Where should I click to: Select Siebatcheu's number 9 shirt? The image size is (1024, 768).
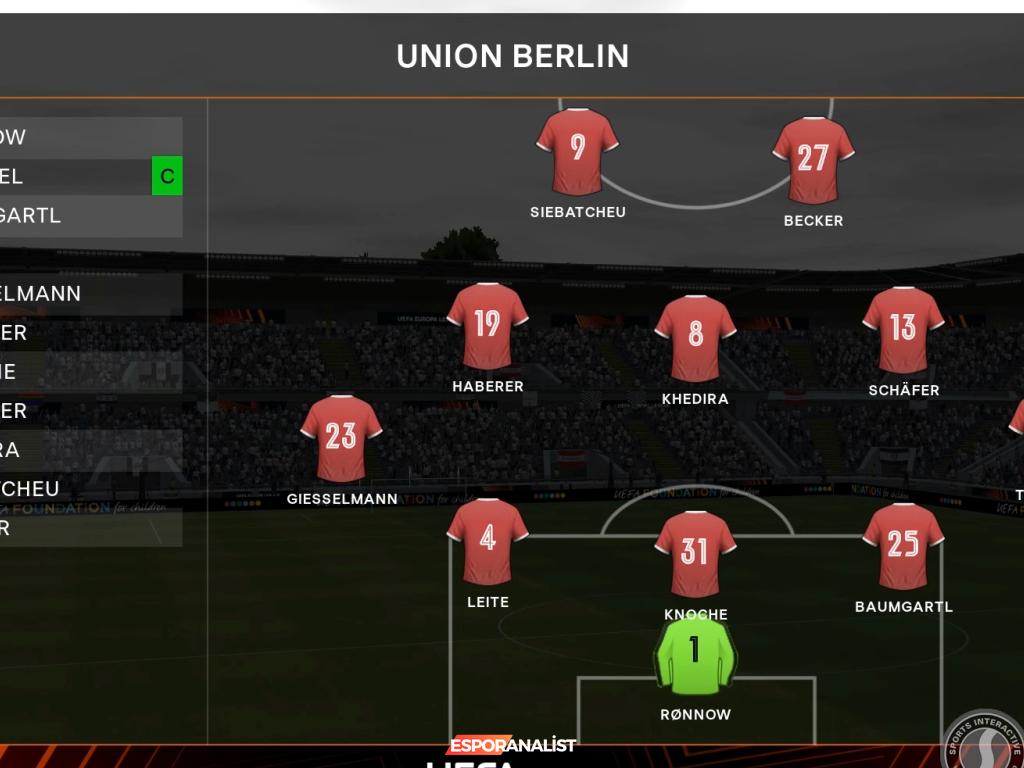pyautogui.click(x=577, y=151)
